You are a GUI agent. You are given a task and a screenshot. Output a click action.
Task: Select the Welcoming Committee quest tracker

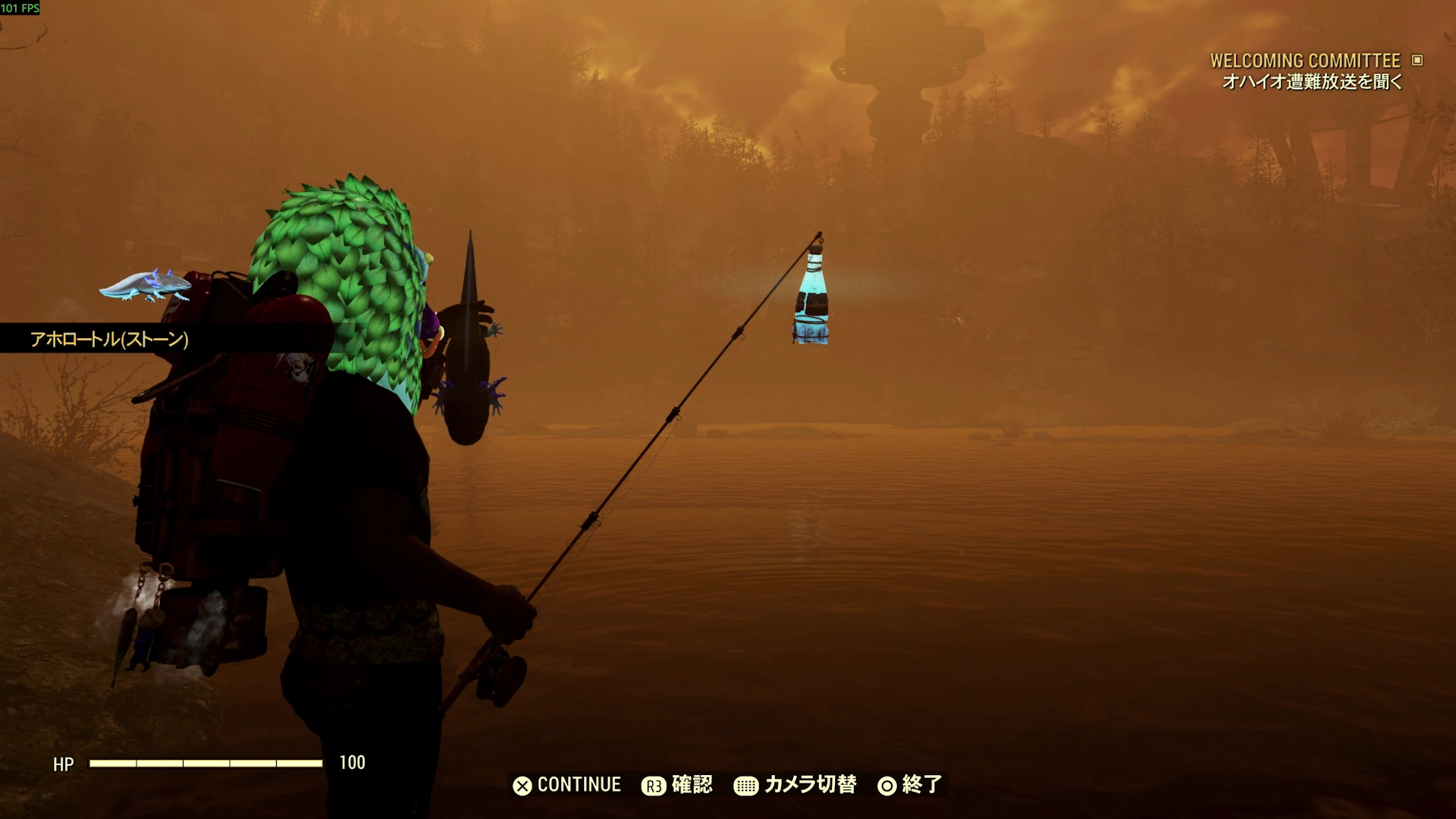1306,61
